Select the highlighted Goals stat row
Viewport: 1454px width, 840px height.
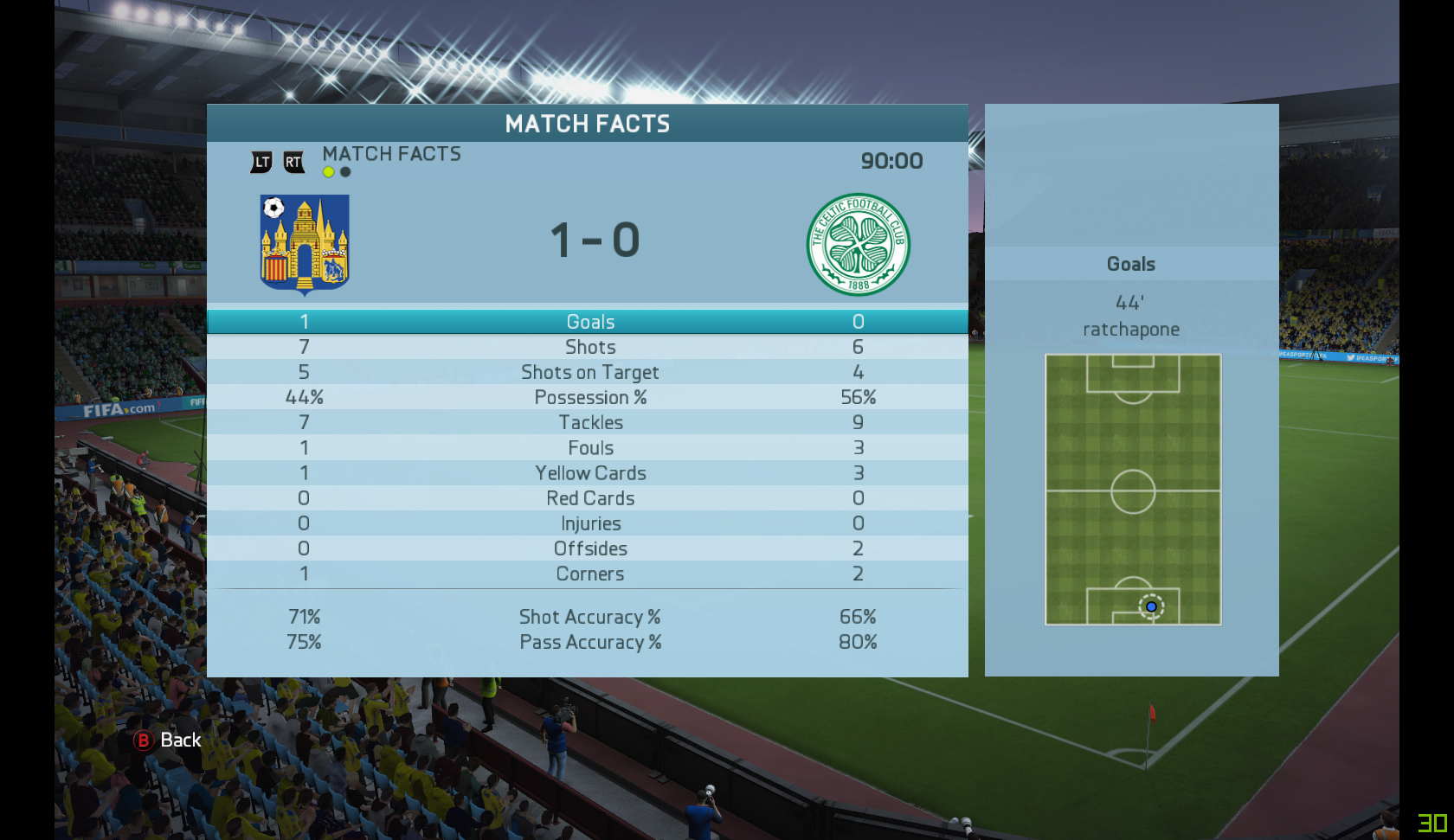click(x=589, y=322)
